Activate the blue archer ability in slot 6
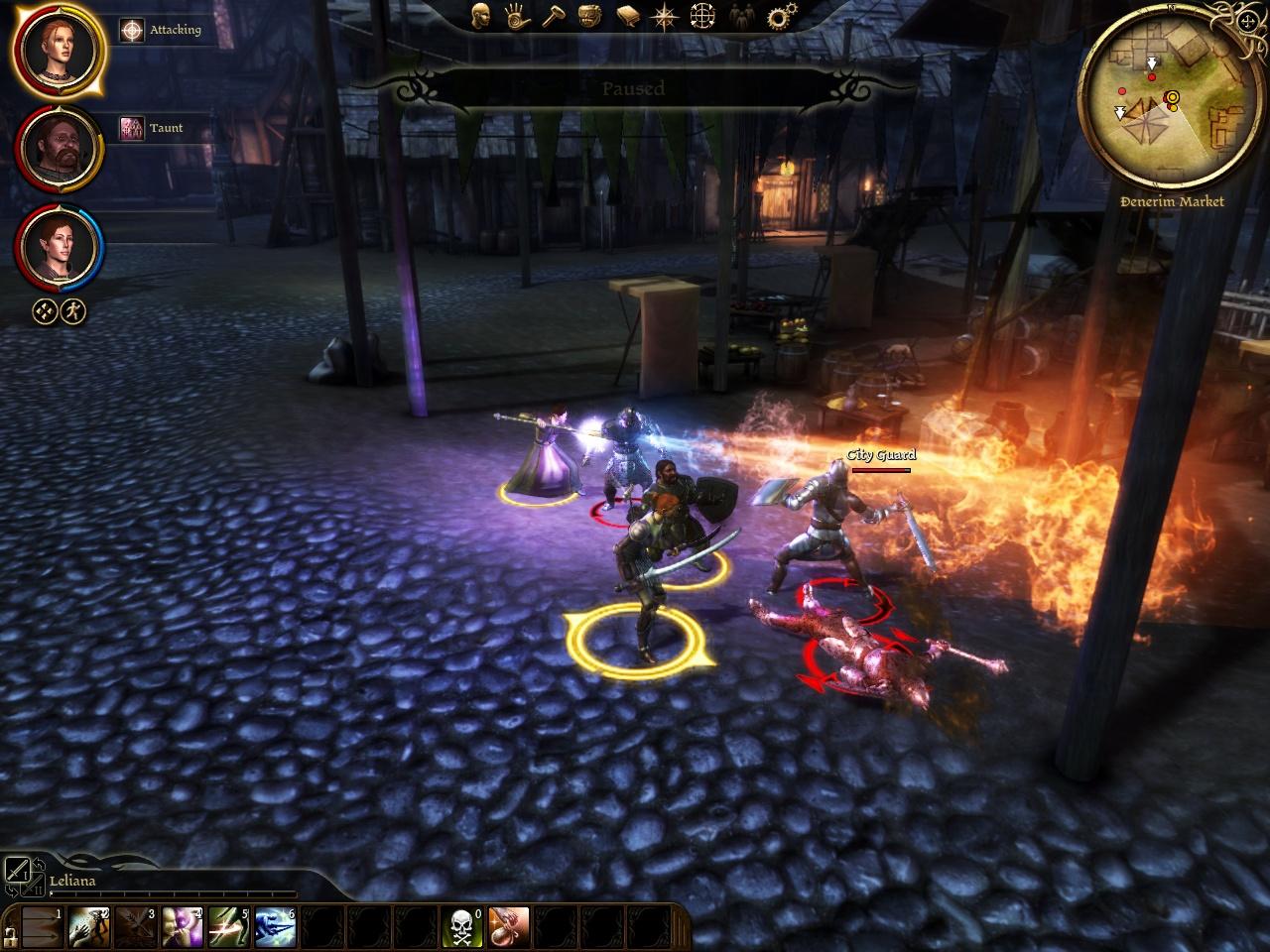 [x=275, y=928]
